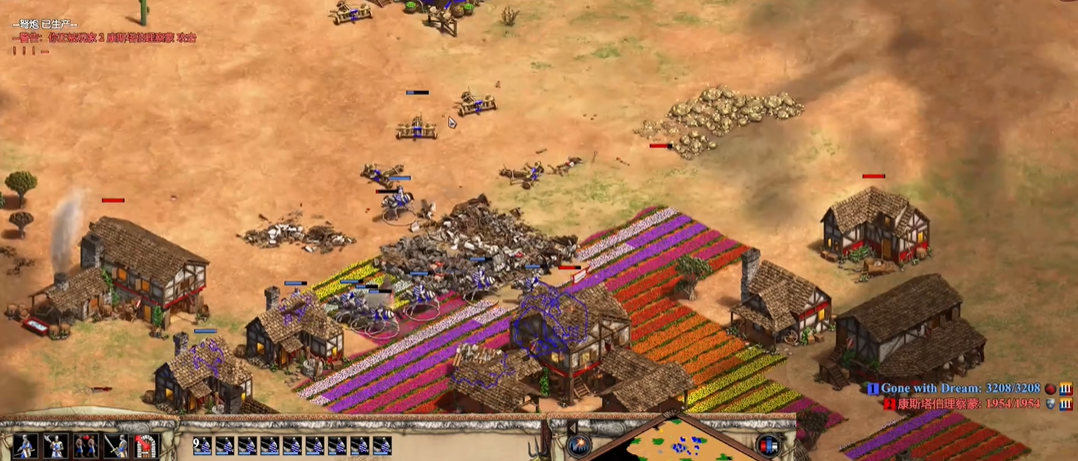
Task: Click the small arrow above the signal button
Action: [x=572, y=427]
